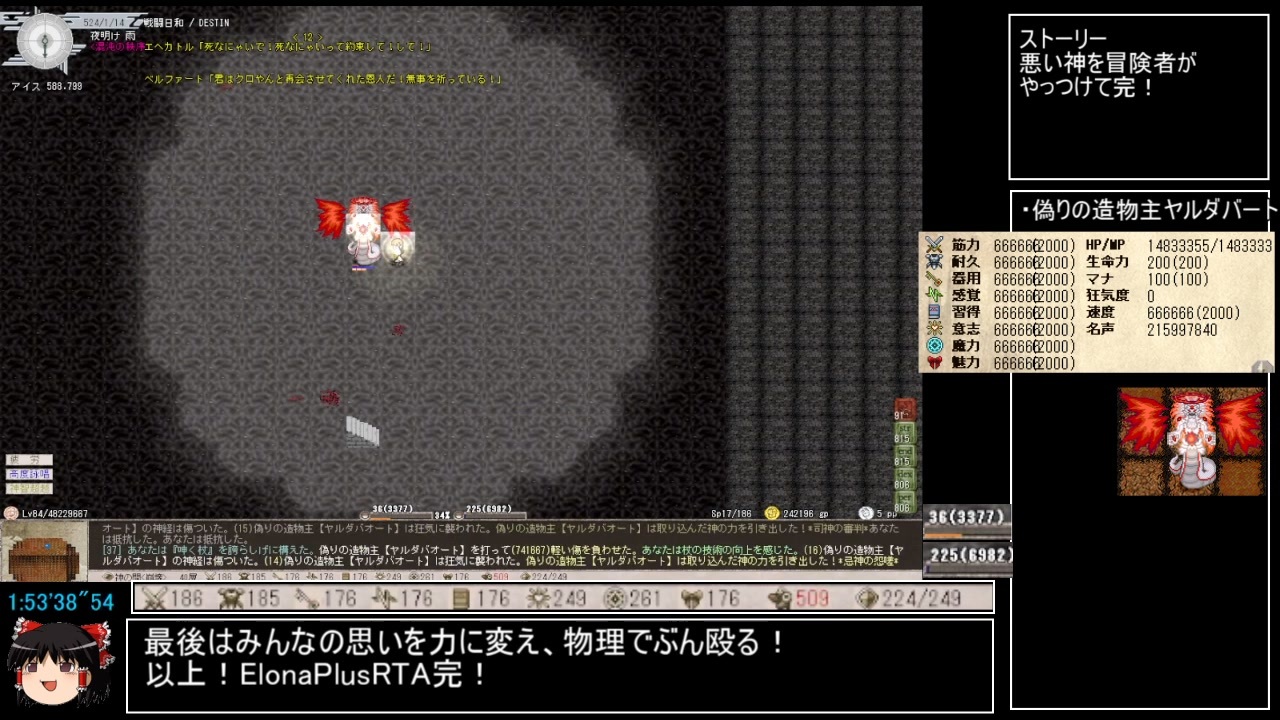The width and height of the screenshot is (1280, 720).
Task: Click the 器用 key-shaped stat icon
Action: pos(932,278)
